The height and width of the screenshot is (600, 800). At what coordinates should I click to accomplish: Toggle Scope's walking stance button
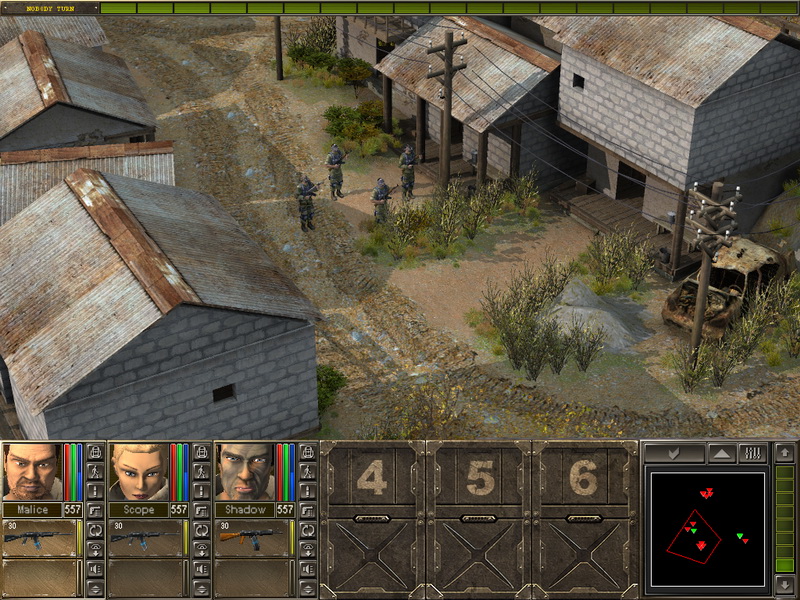(x=203, y=470)
